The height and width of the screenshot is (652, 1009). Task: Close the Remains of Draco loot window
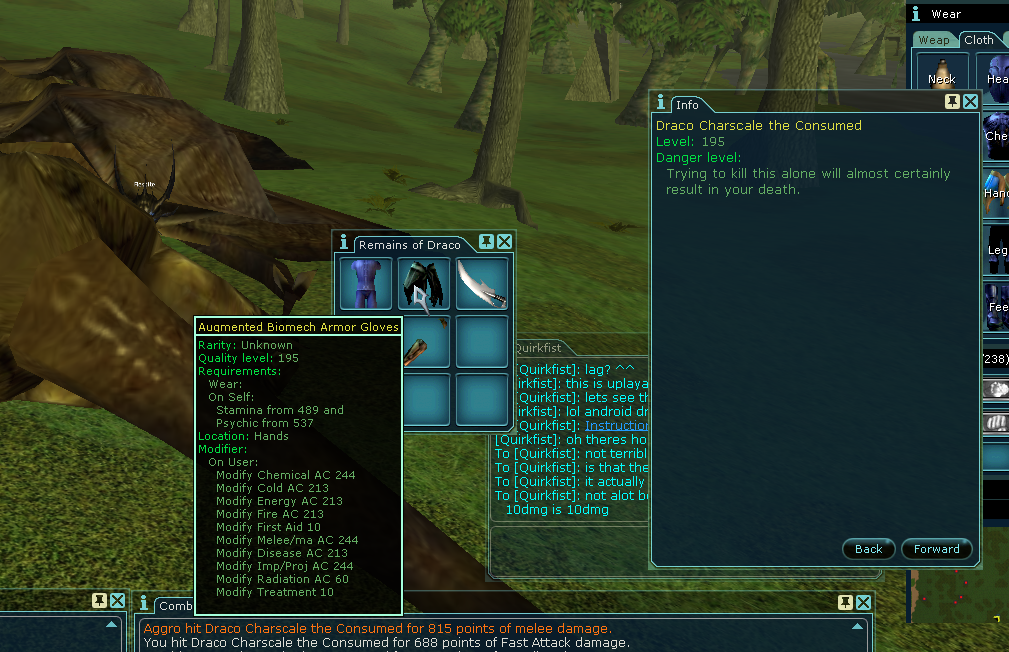click(x=505, y=242)
